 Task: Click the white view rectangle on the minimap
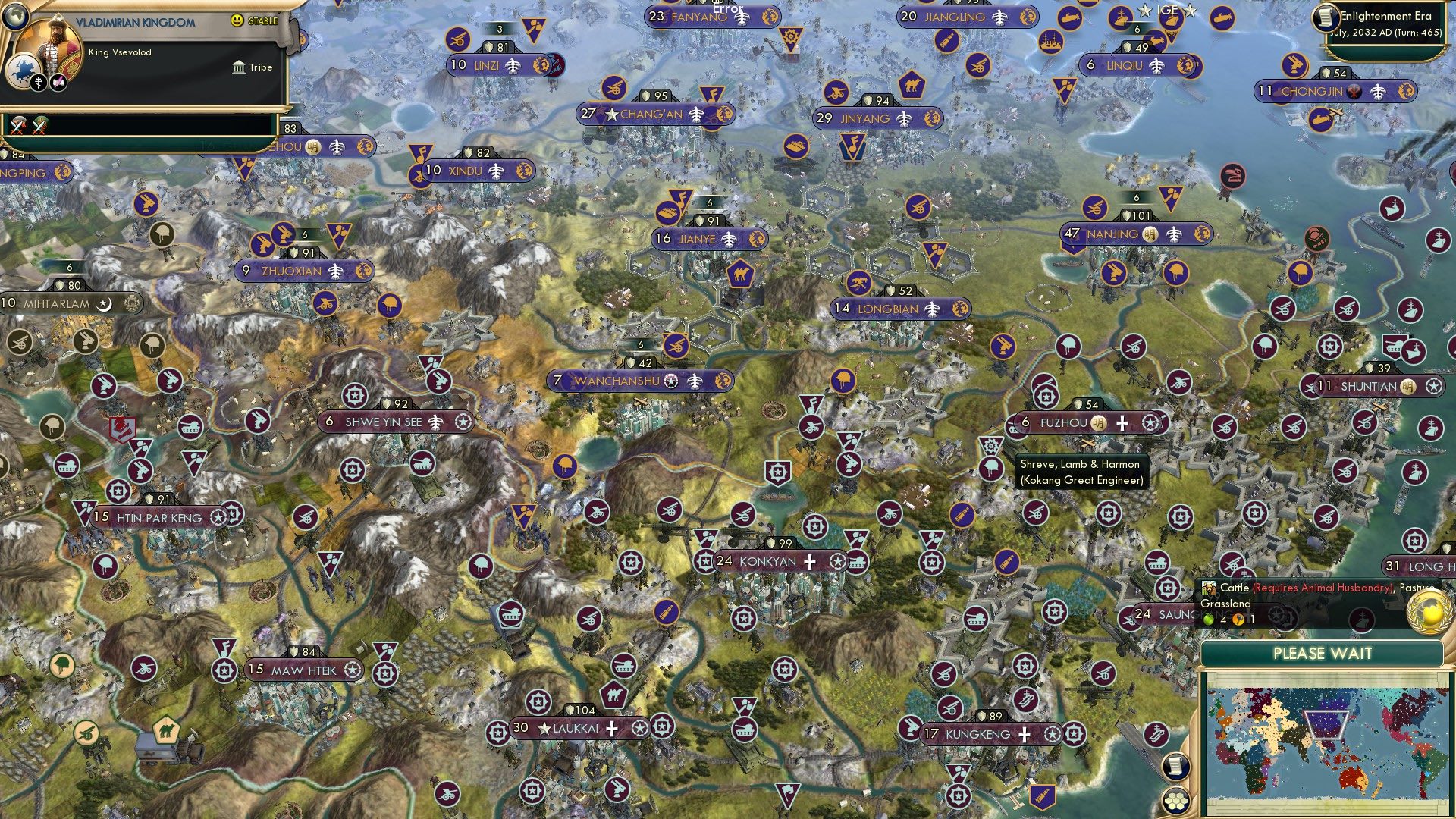pos(1326,724)
